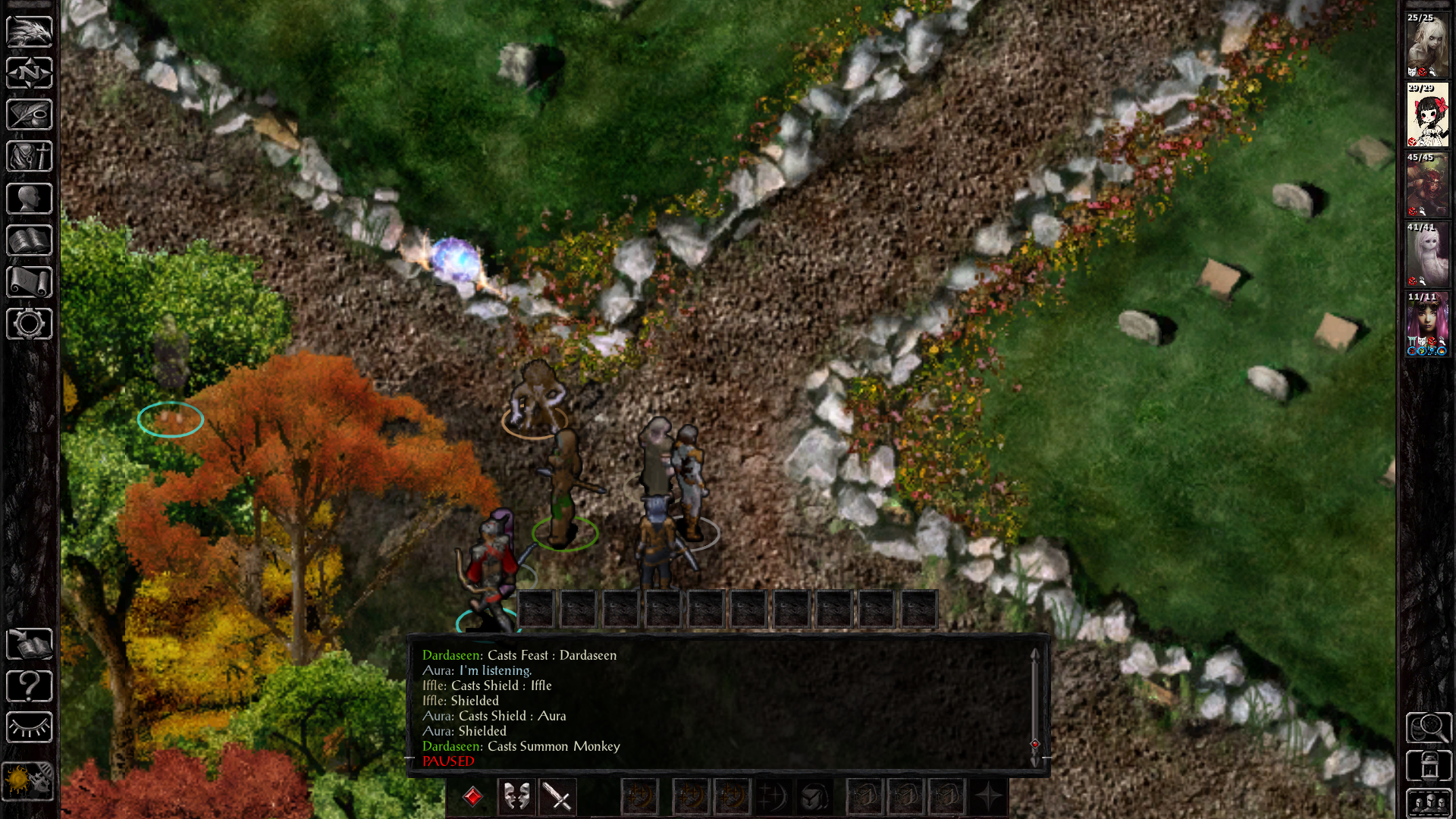The height and width of the screenshot is (819, 1456).
Task: Open the area map with the compass icon
Action: (30, 74)
